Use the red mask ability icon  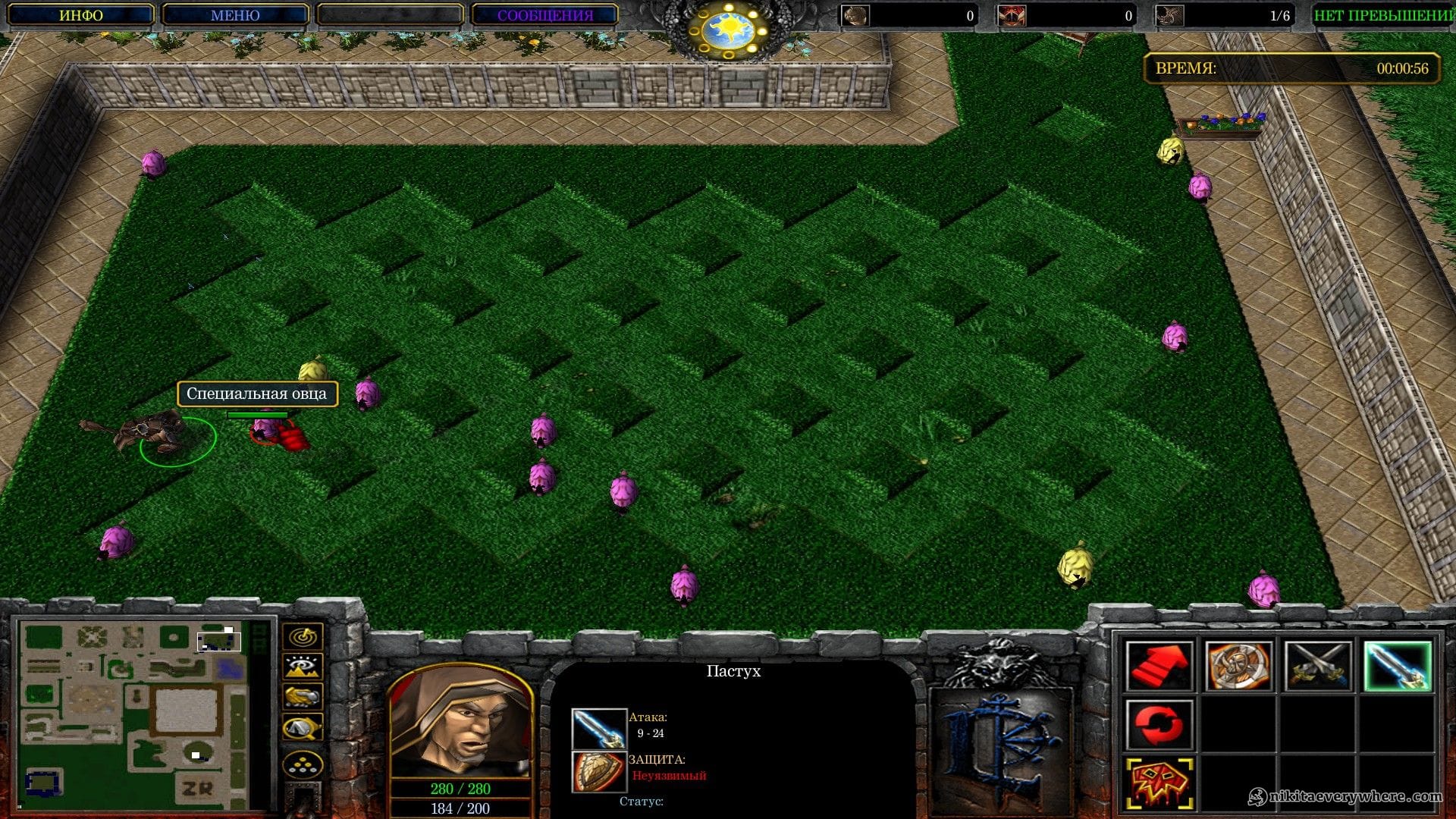coord(1159,783)
